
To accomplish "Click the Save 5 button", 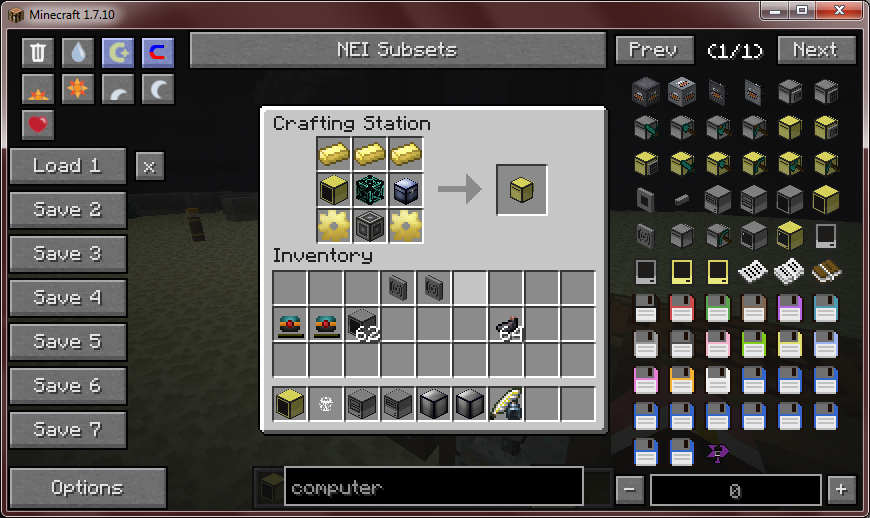I will click(68, 342).
